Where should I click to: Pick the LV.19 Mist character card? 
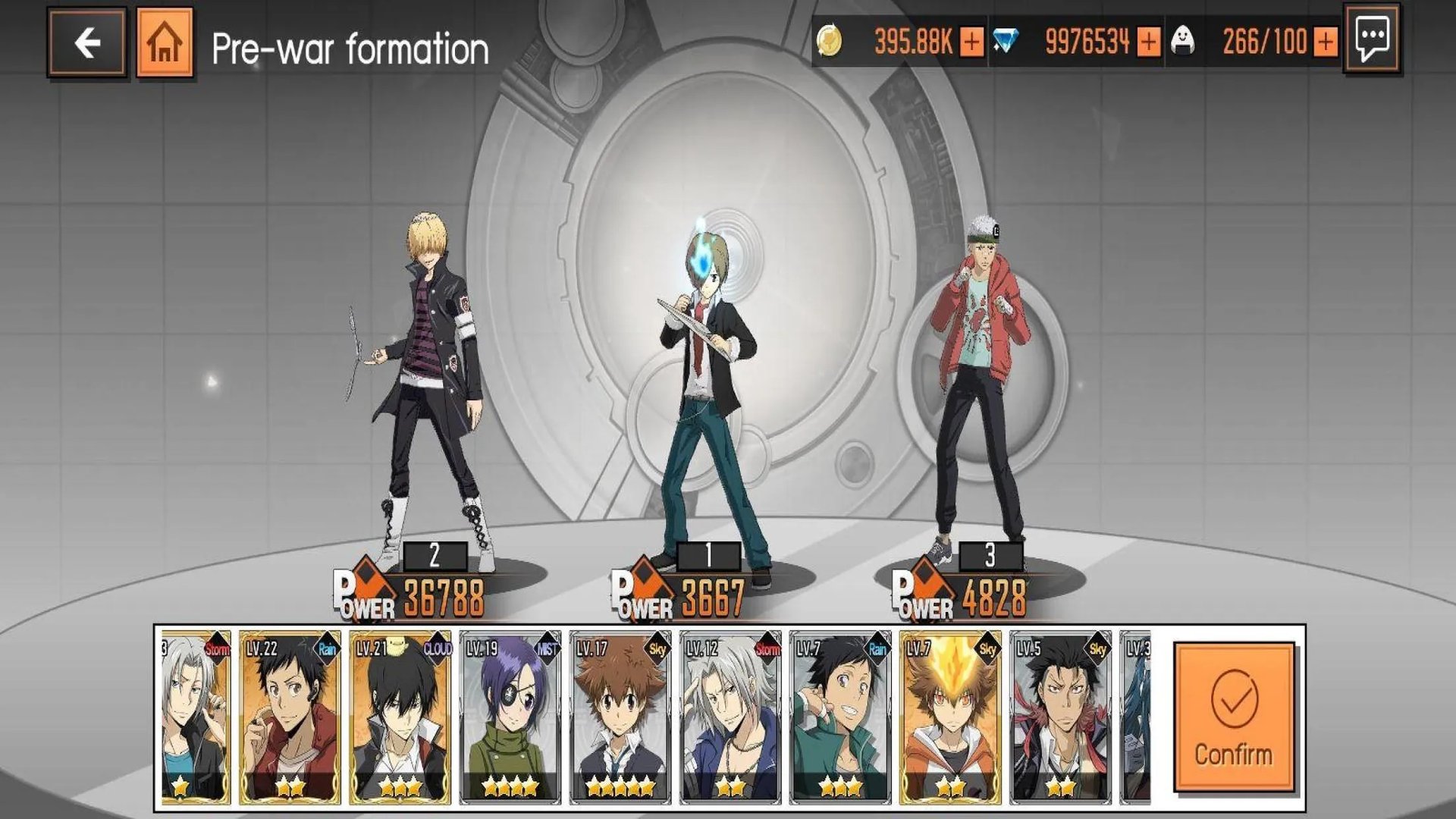coord(510,717)
